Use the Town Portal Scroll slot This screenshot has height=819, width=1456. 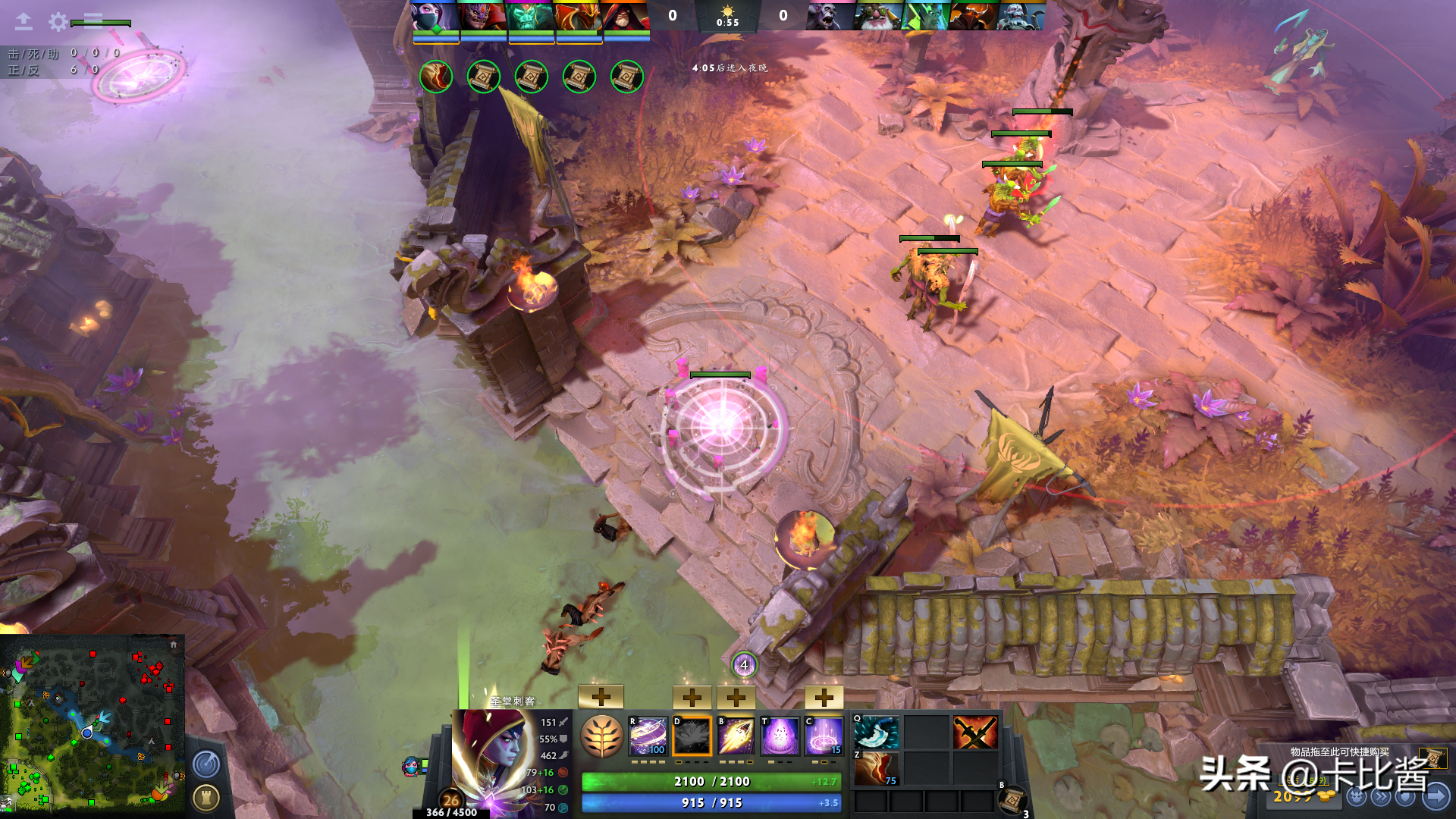click(1012, 800)
